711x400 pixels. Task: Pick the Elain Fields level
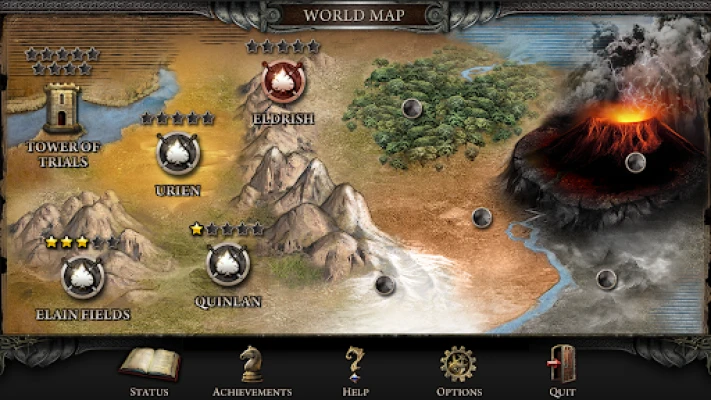pyautogui.click(x=82, y=277)
